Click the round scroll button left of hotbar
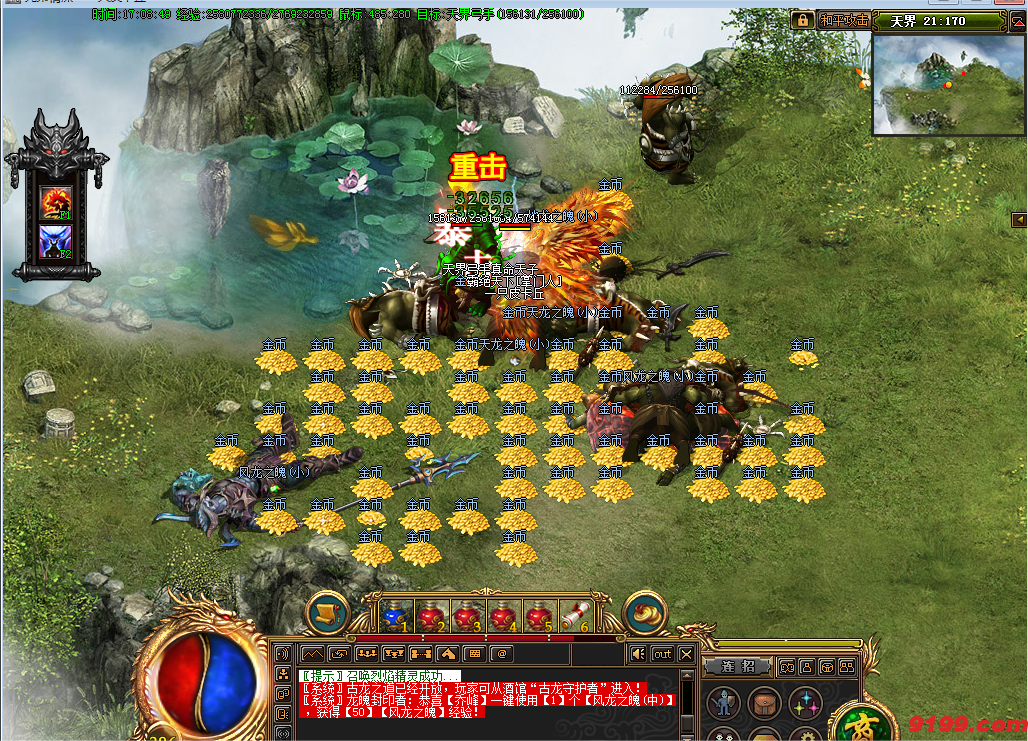 click(326, 613)
